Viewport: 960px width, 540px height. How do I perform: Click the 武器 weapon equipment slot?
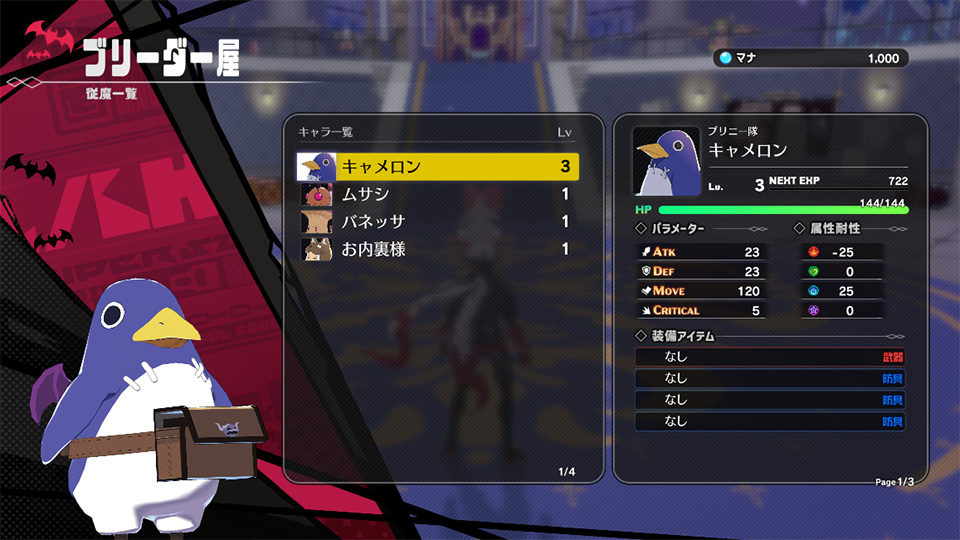pos(770,357)
